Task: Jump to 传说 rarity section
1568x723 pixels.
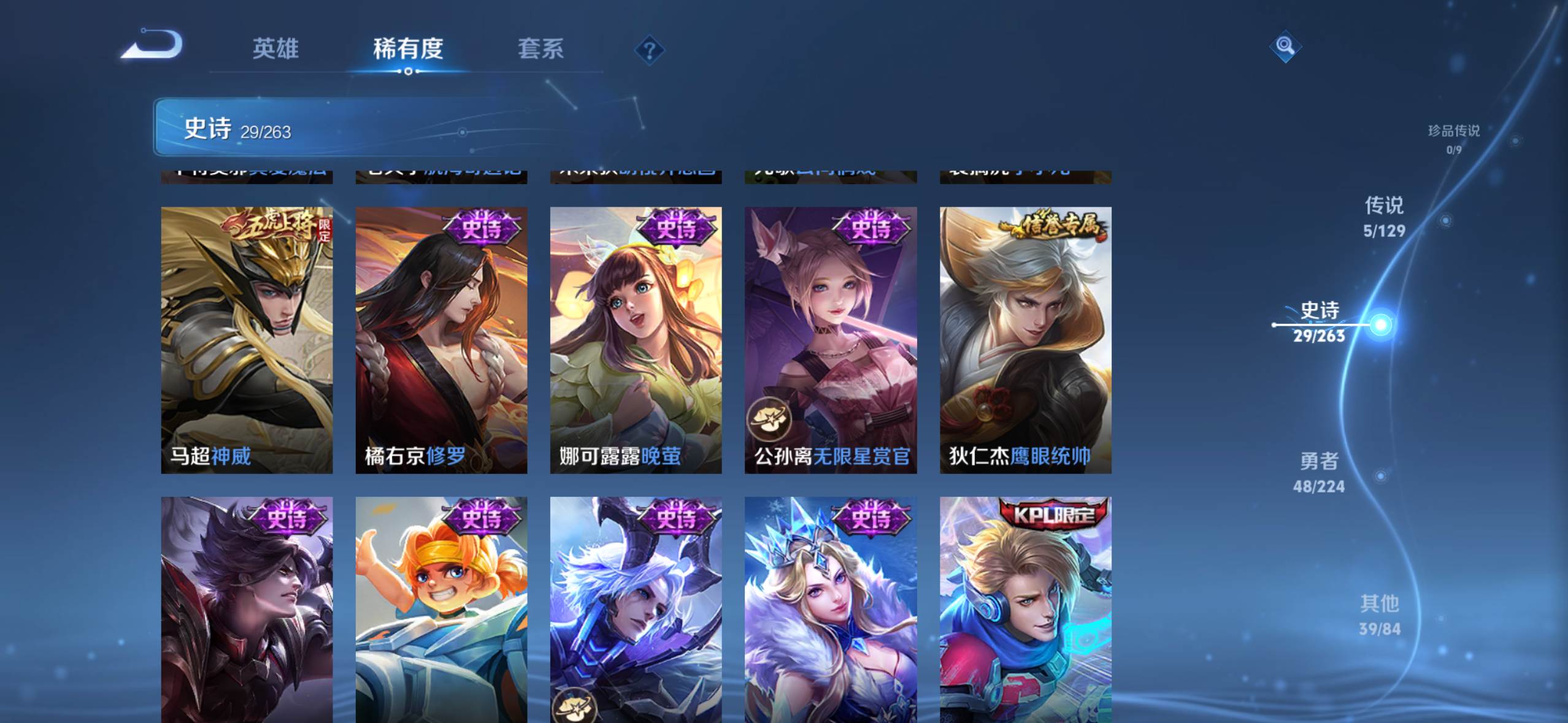Action: click(x=1384, y=216)
